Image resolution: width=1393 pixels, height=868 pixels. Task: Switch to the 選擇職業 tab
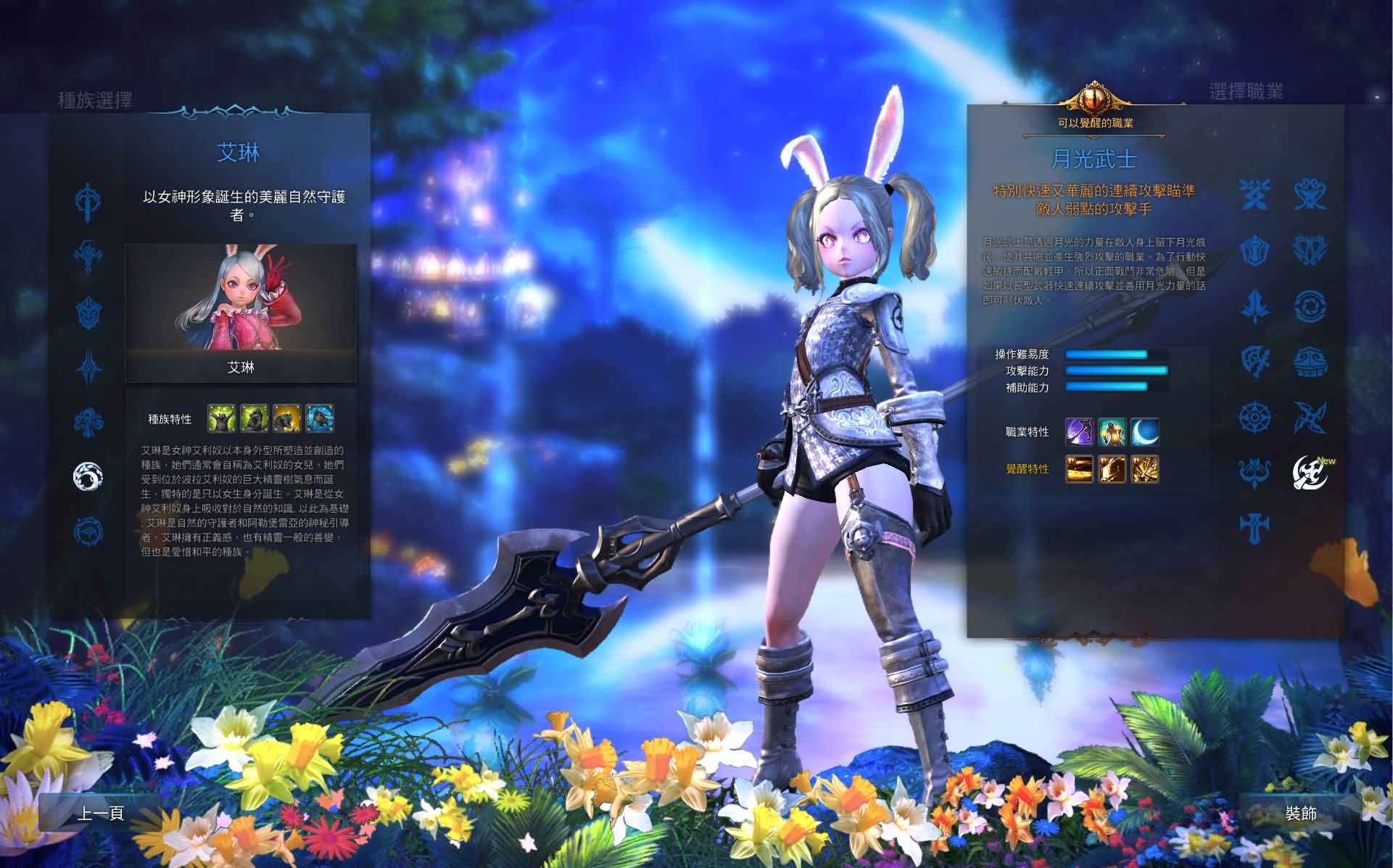1247,92
